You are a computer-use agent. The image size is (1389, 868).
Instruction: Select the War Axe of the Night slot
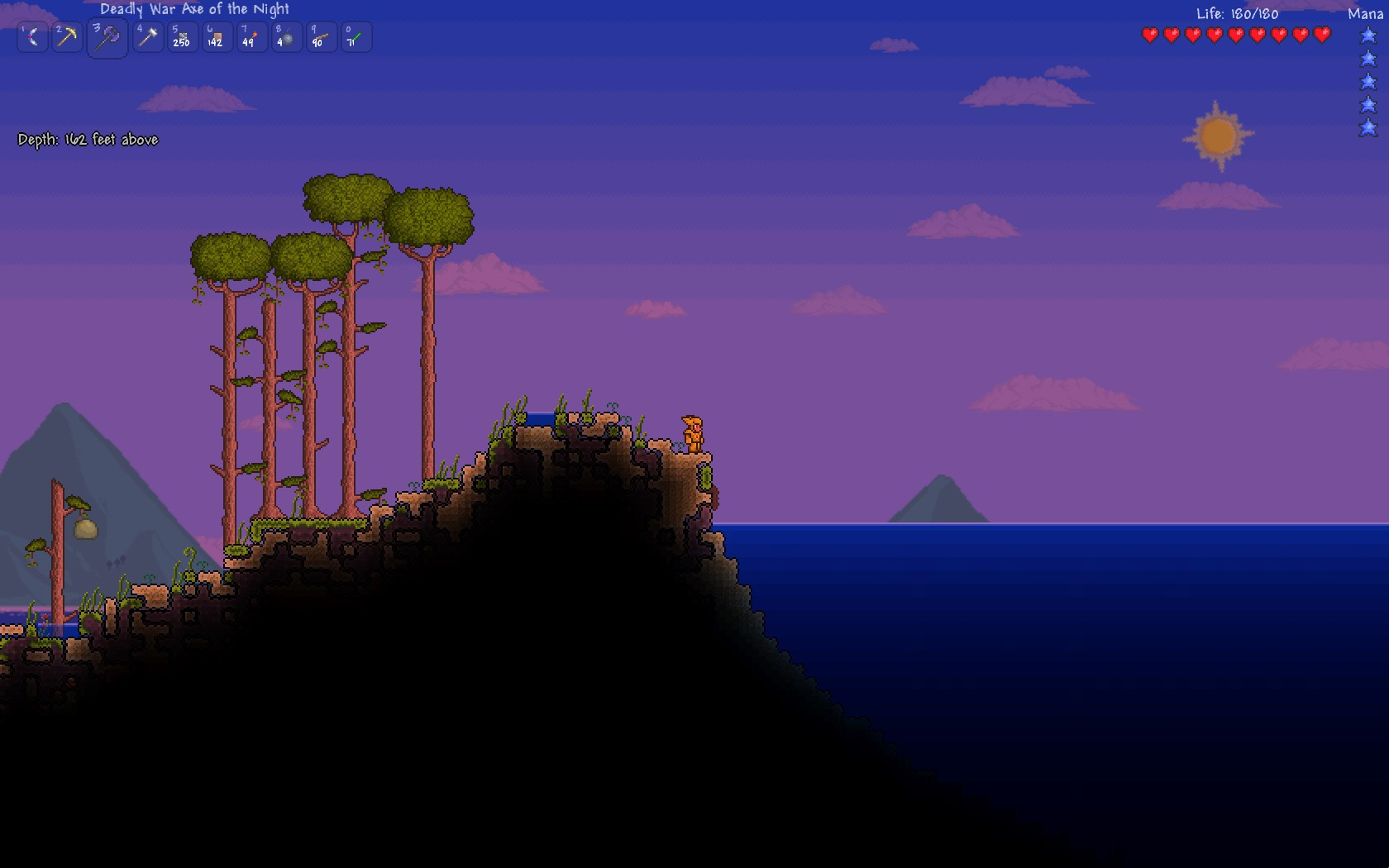(107, 38)
